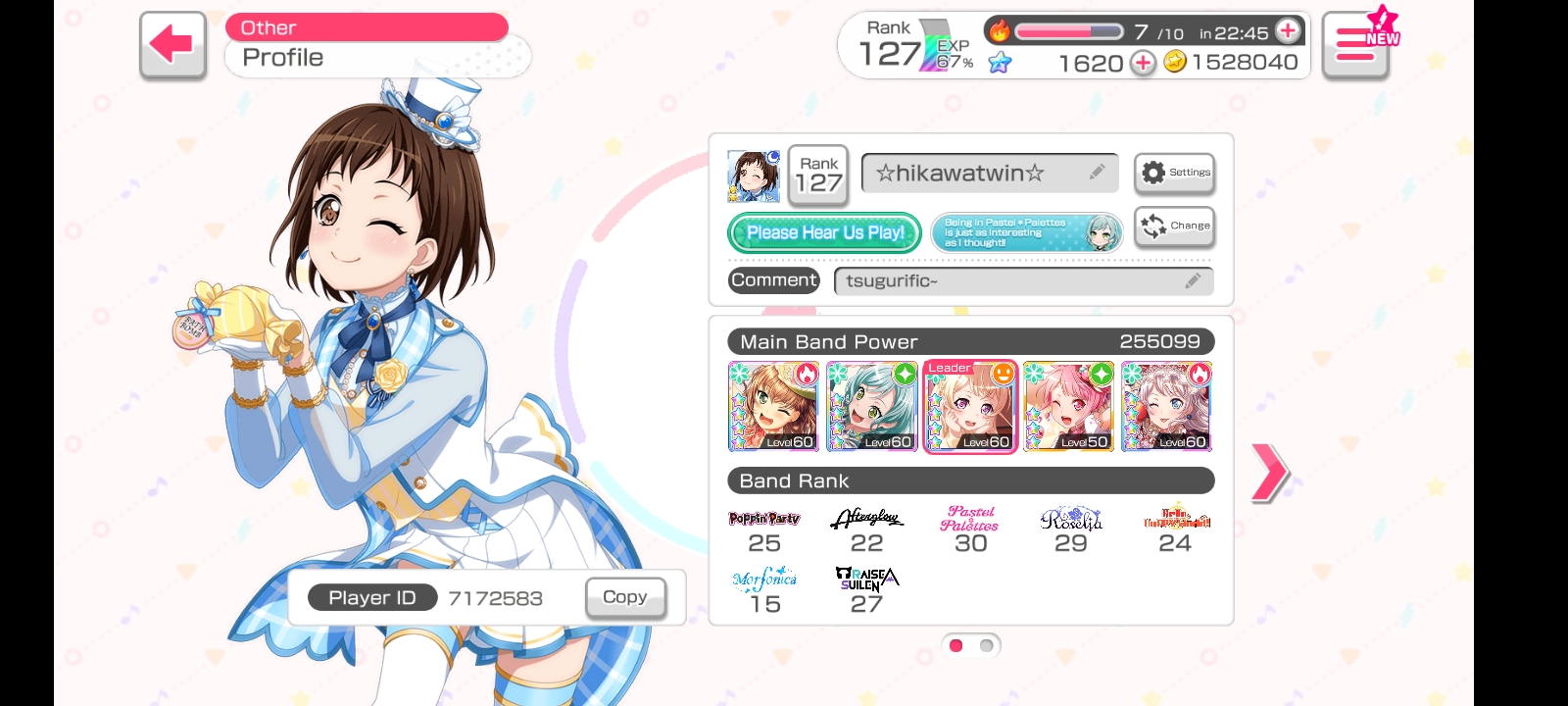This screenshot has height=706, width=1568.
Task: Edit the player name hikawatwin
Action: coord(990,174)
